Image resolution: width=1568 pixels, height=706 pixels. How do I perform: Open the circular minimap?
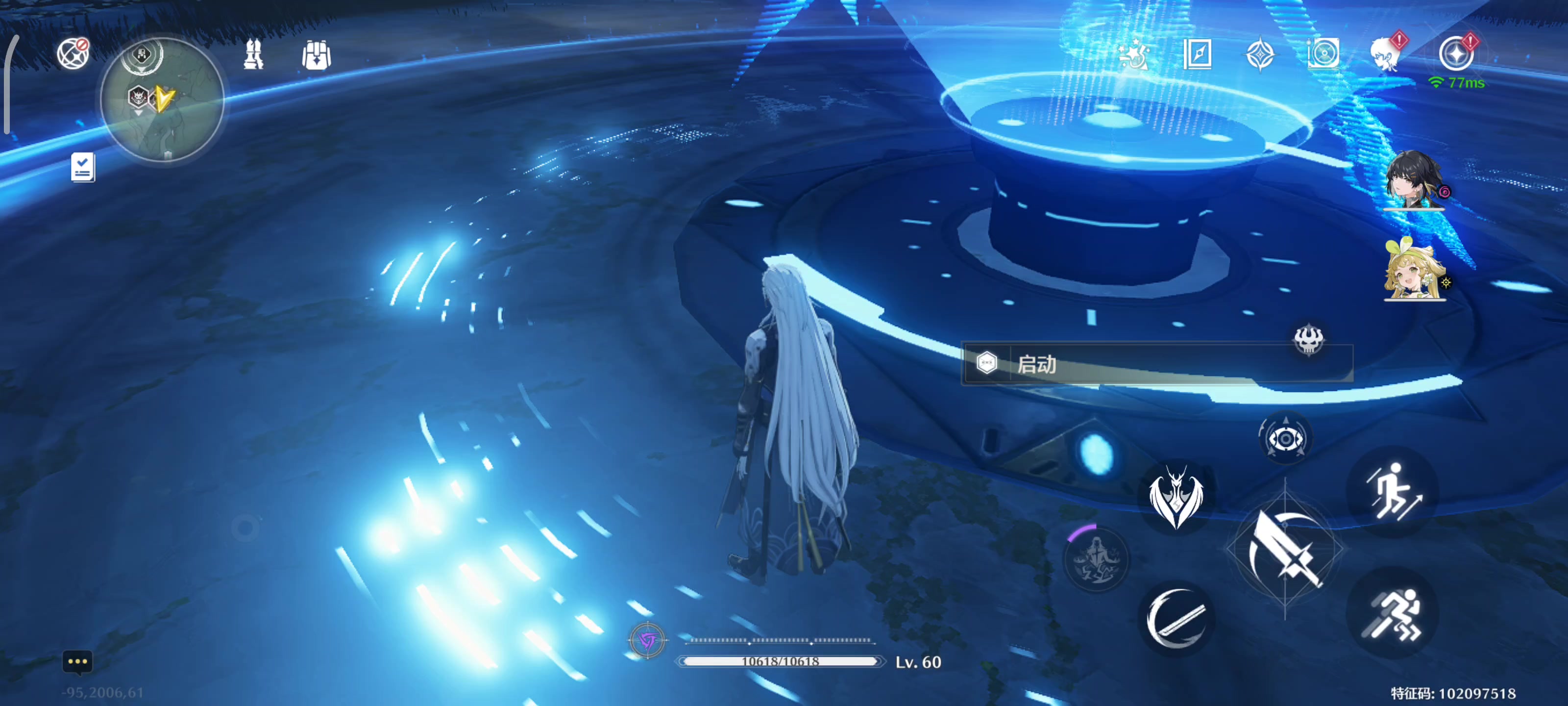pyautogui.click(x=163, y=100)
